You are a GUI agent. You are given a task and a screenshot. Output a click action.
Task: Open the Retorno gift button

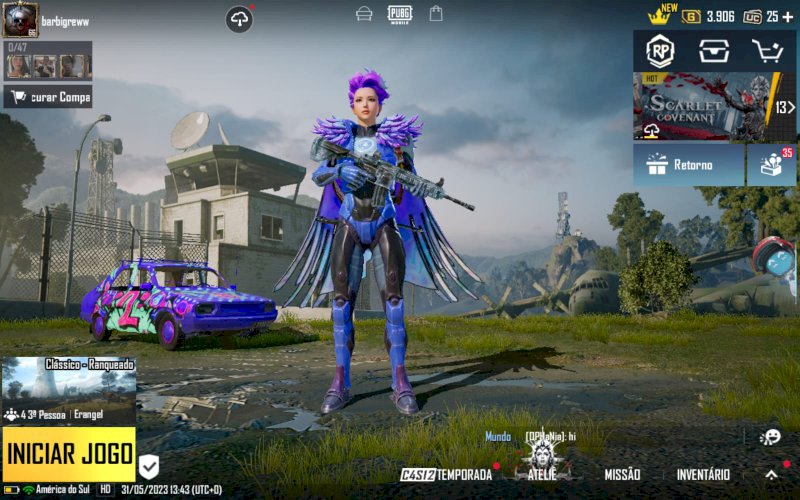688,164
